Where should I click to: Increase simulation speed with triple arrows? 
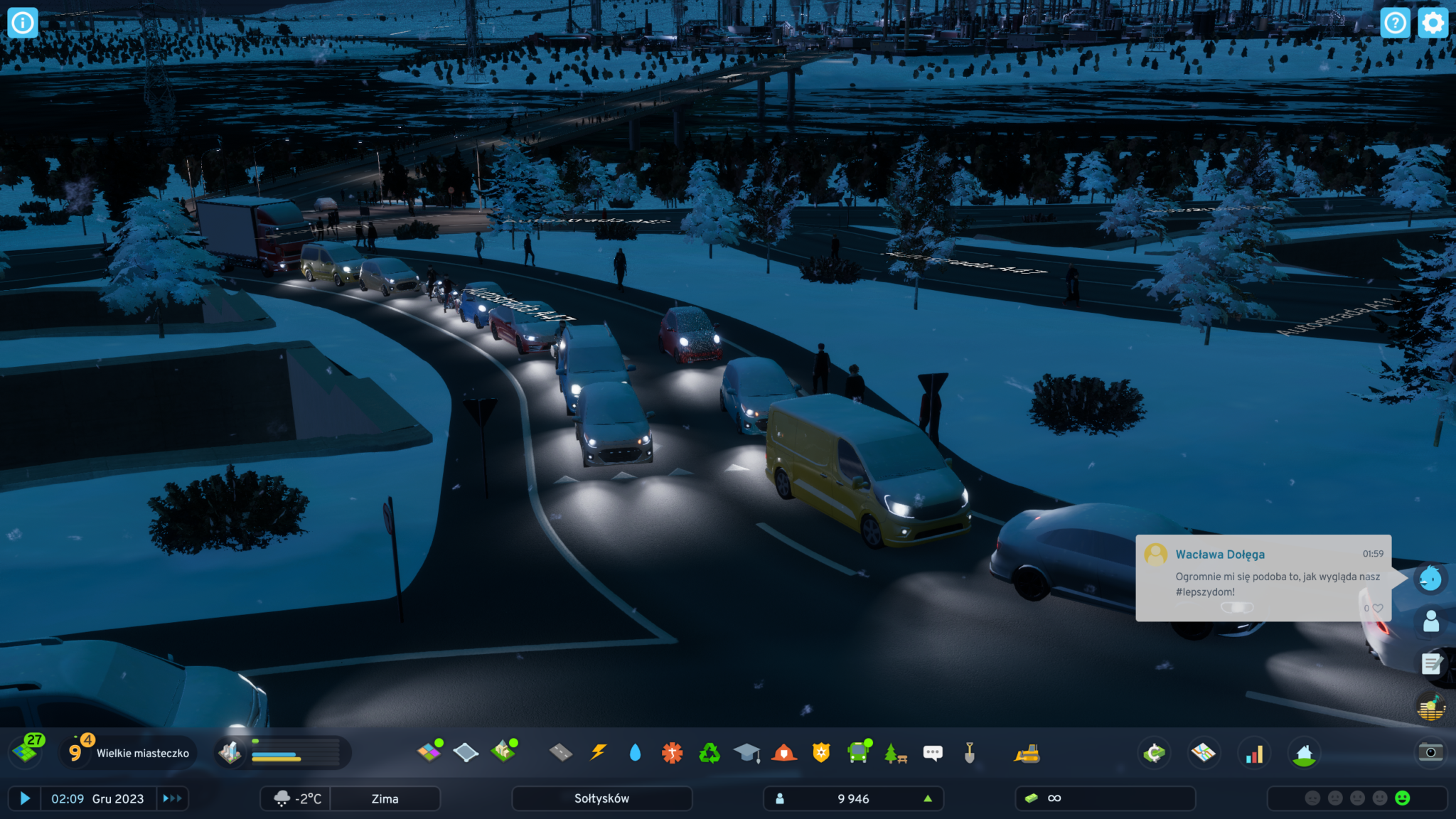point(172,798)
